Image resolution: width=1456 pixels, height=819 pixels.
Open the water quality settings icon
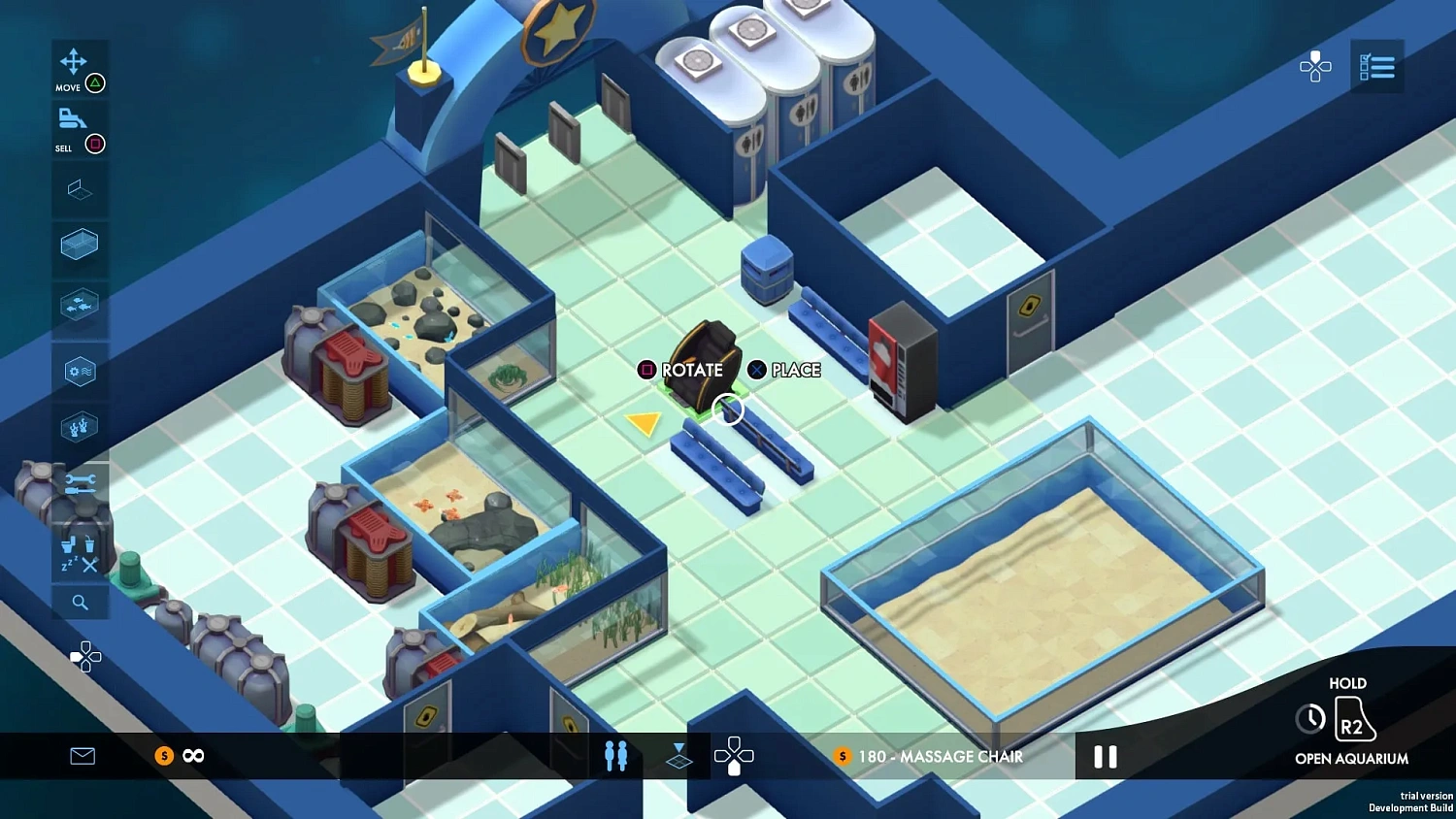(81, 371)
